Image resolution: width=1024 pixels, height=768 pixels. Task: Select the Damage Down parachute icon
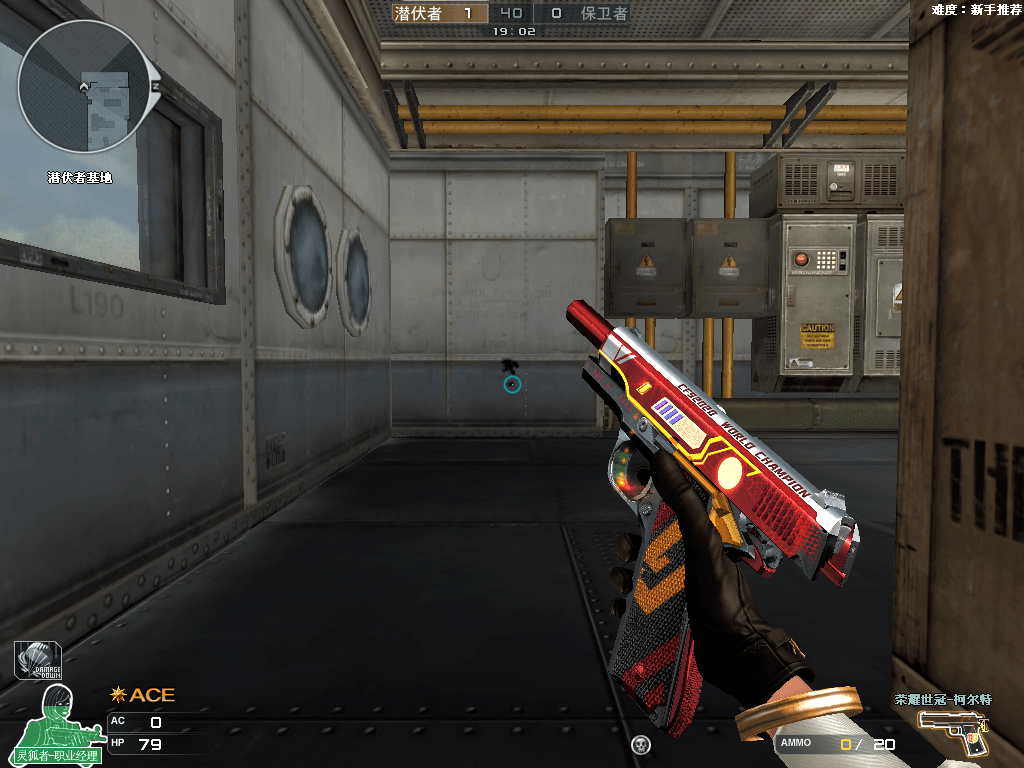point(40,661)
